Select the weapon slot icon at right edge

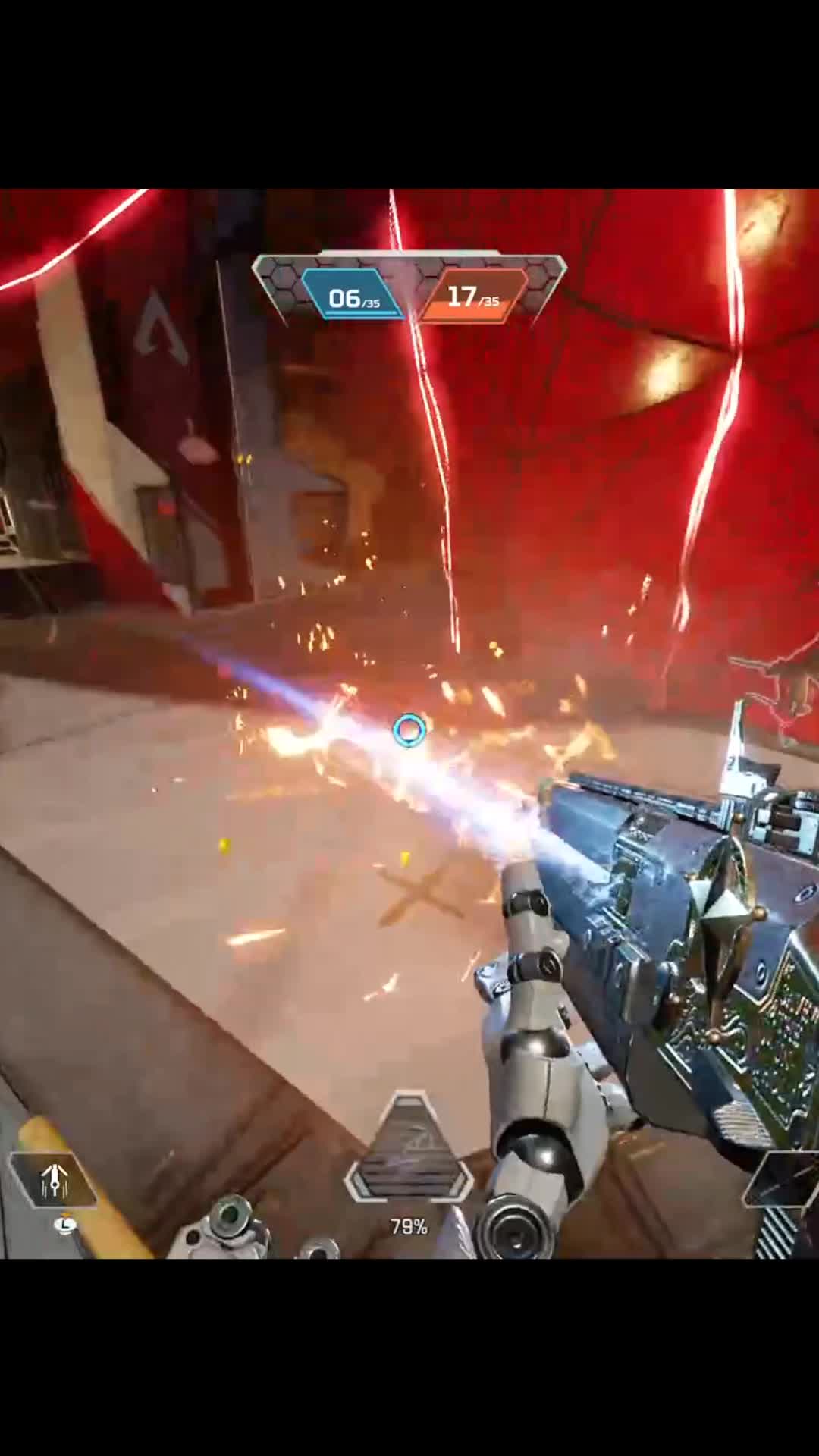pyautogui.click(x=786, y=1181)
